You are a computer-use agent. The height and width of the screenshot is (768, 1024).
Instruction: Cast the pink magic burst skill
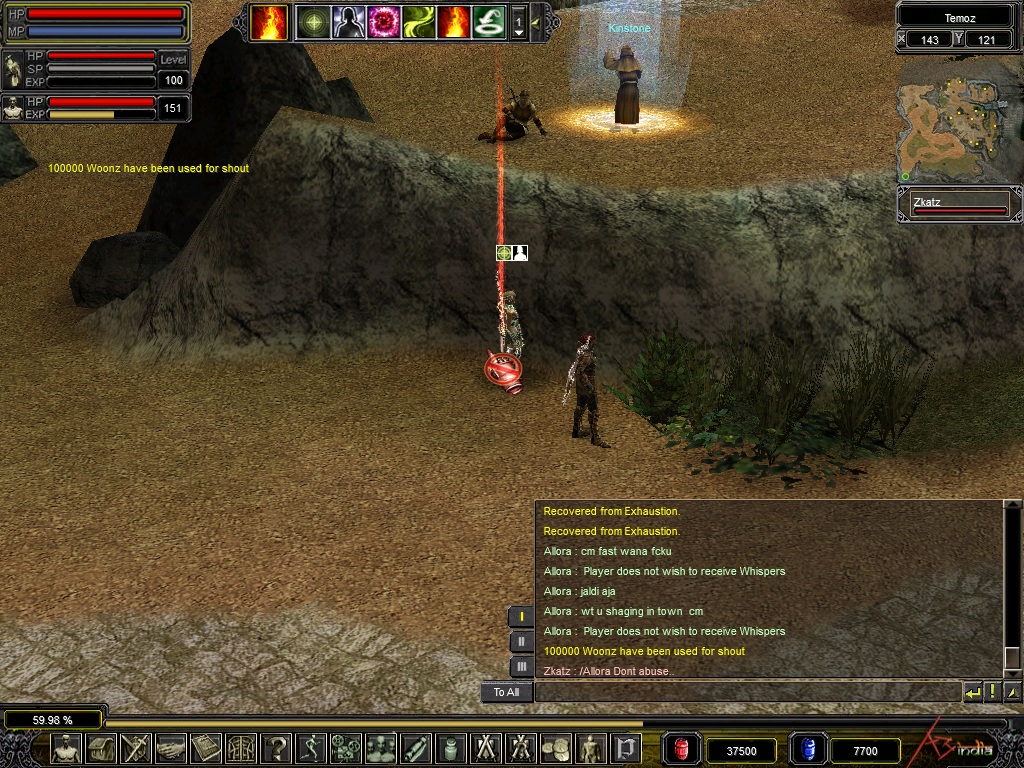pos(383,21)
